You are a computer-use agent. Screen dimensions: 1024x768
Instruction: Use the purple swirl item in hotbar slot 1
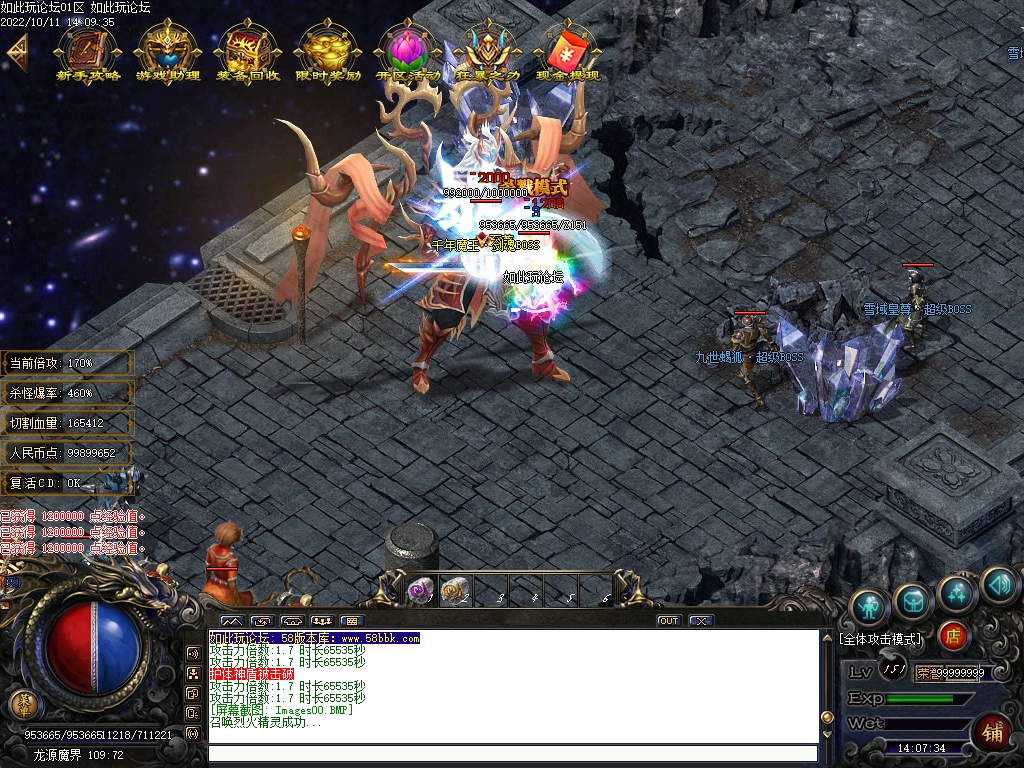click(x=420, y=591)
